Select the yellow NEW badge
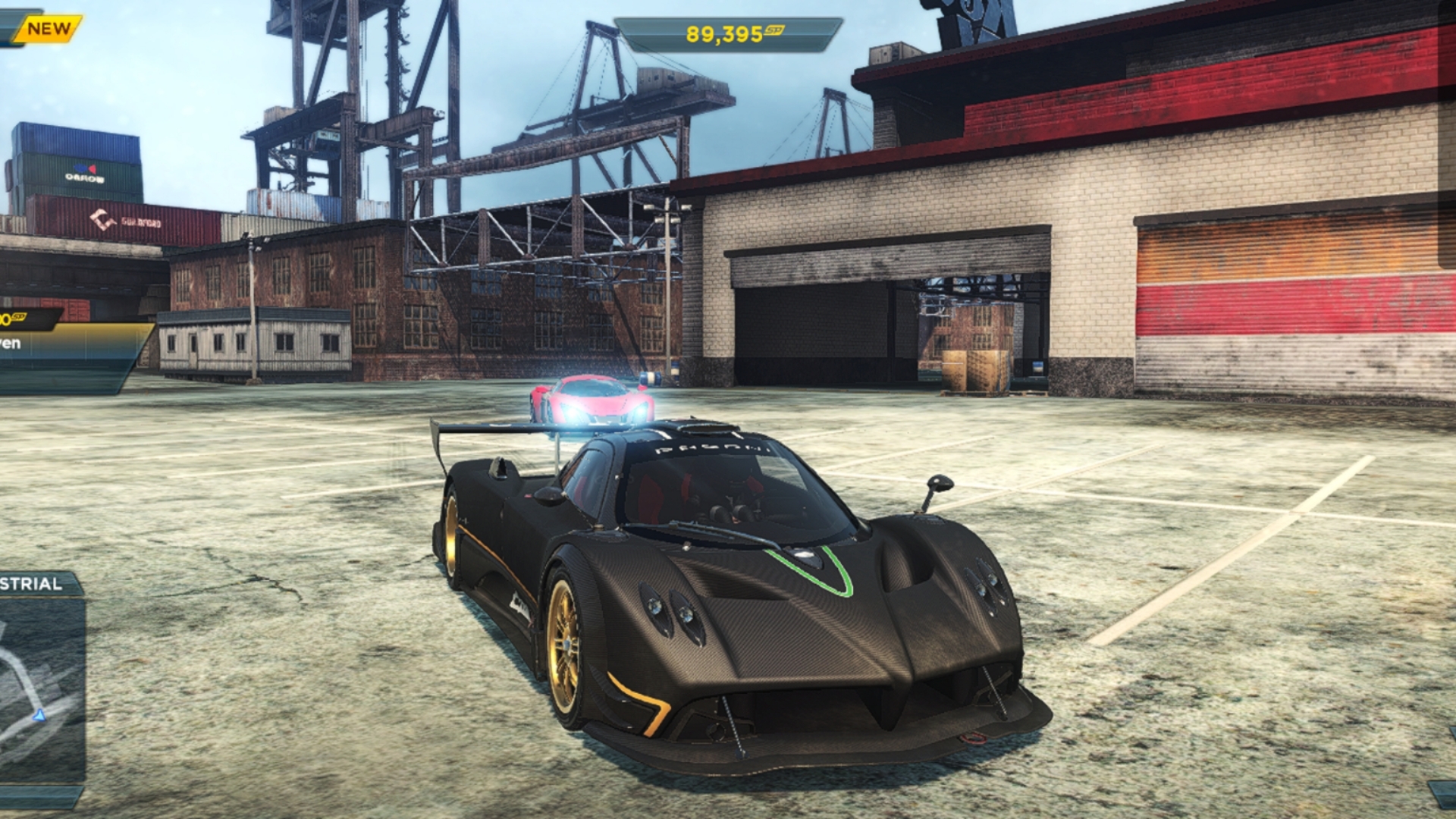 (49, 29)
